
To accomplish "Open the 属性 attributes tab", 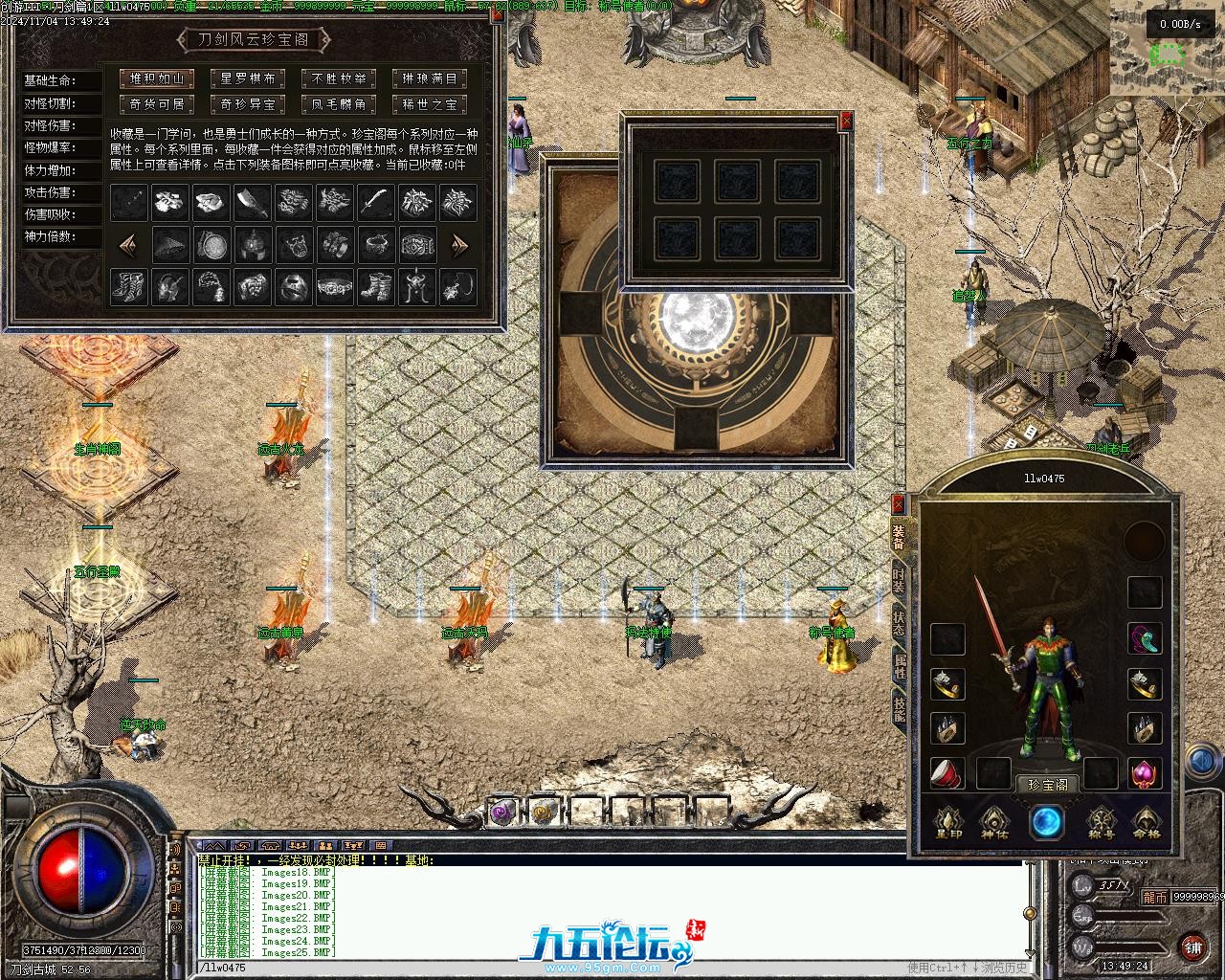I will click(900, 666).
